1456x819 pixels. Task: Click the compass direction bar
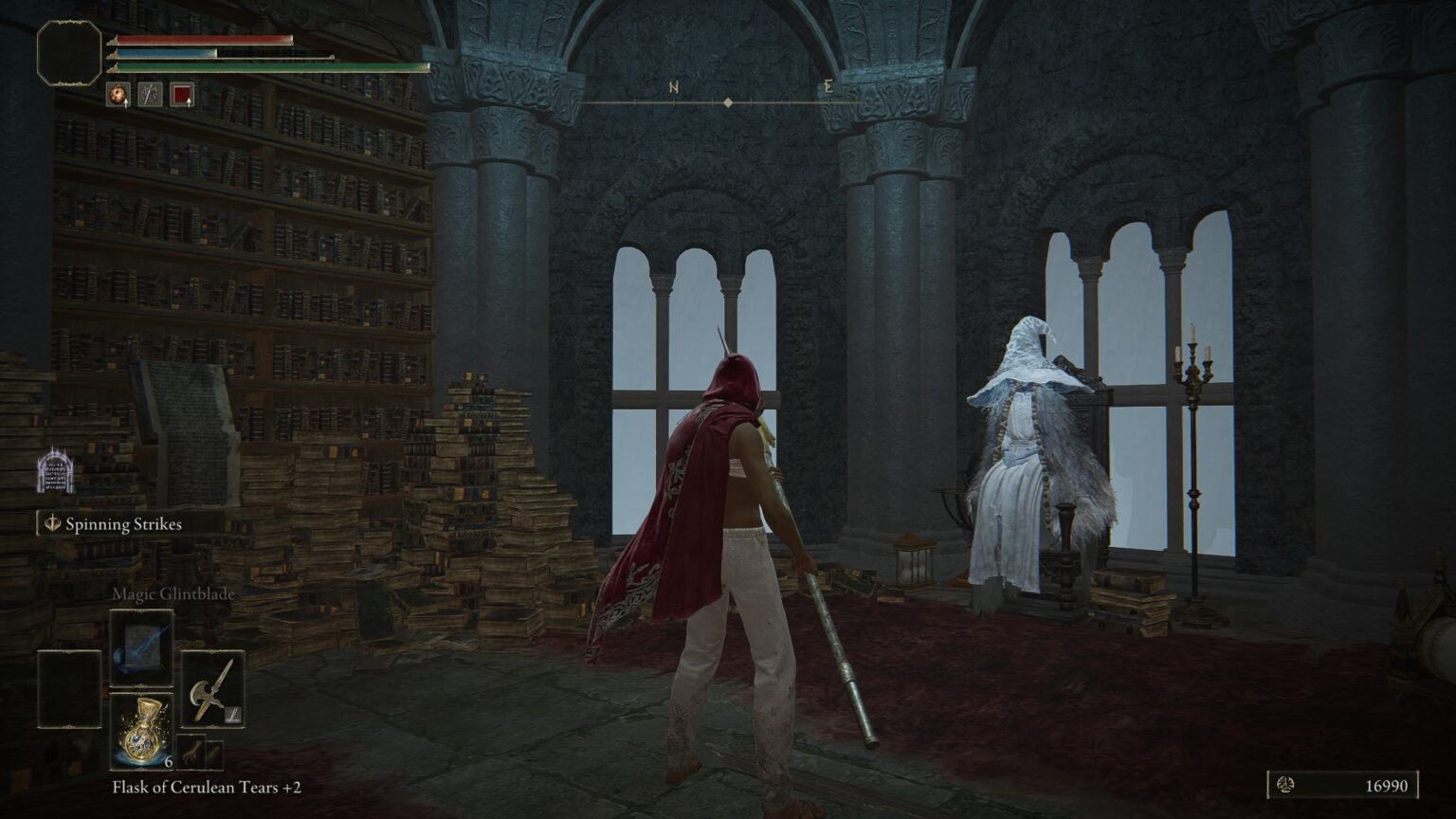[728, 101]
